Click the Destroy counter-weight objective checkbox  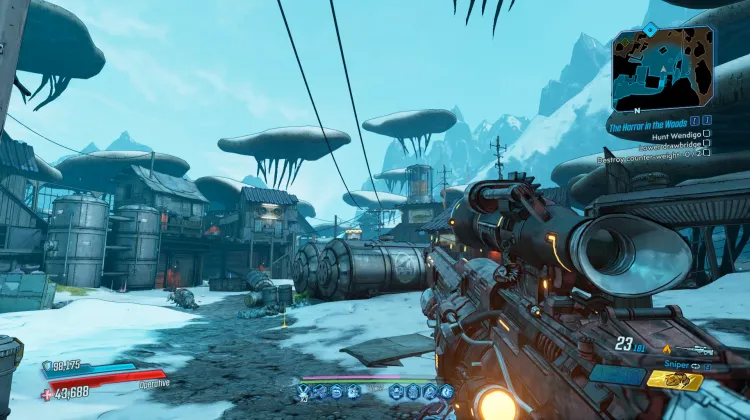click(707, 152)
